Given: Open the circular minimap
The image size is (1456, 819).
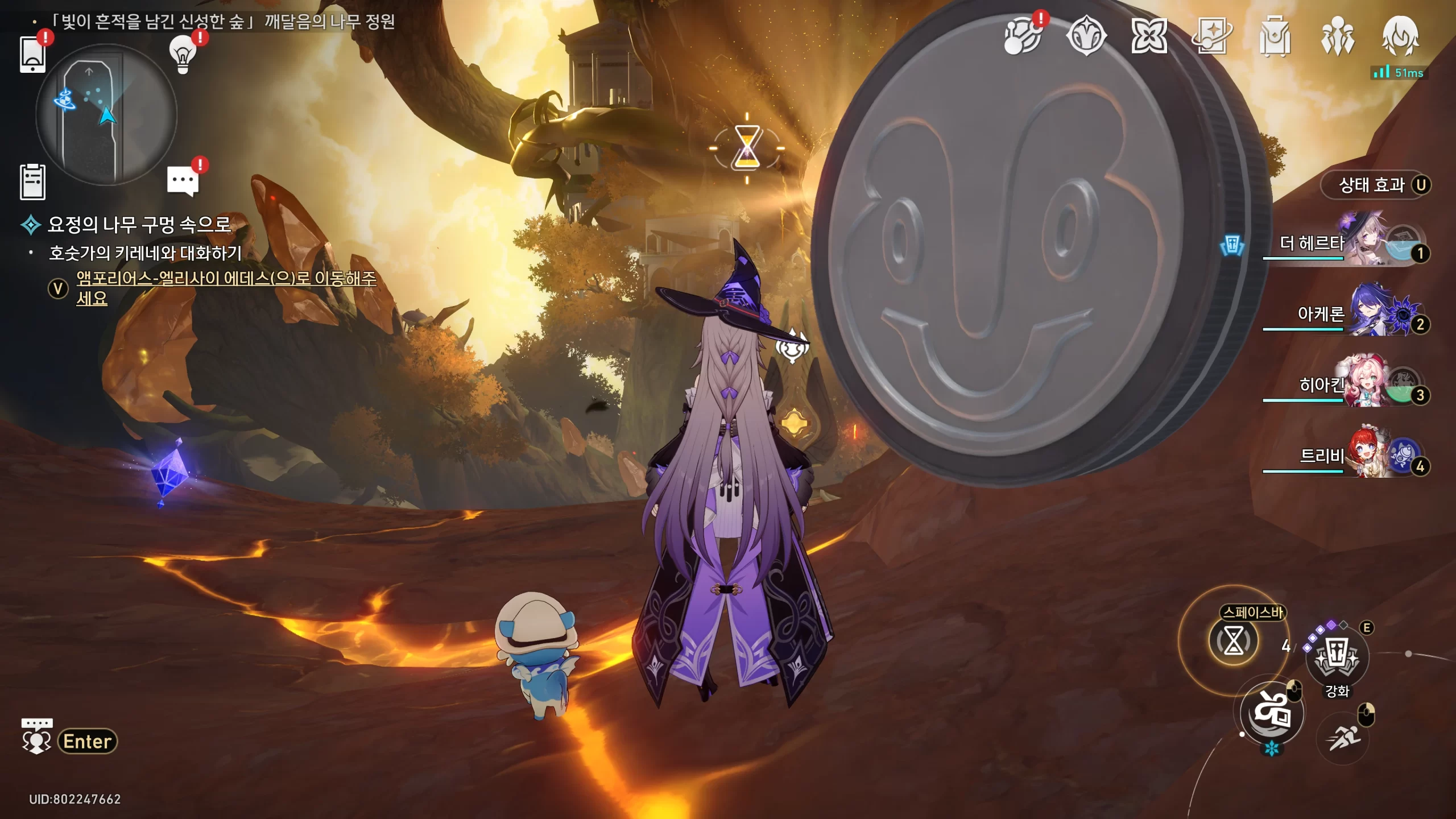Looking at the screenshot, I should coord(106,114).
